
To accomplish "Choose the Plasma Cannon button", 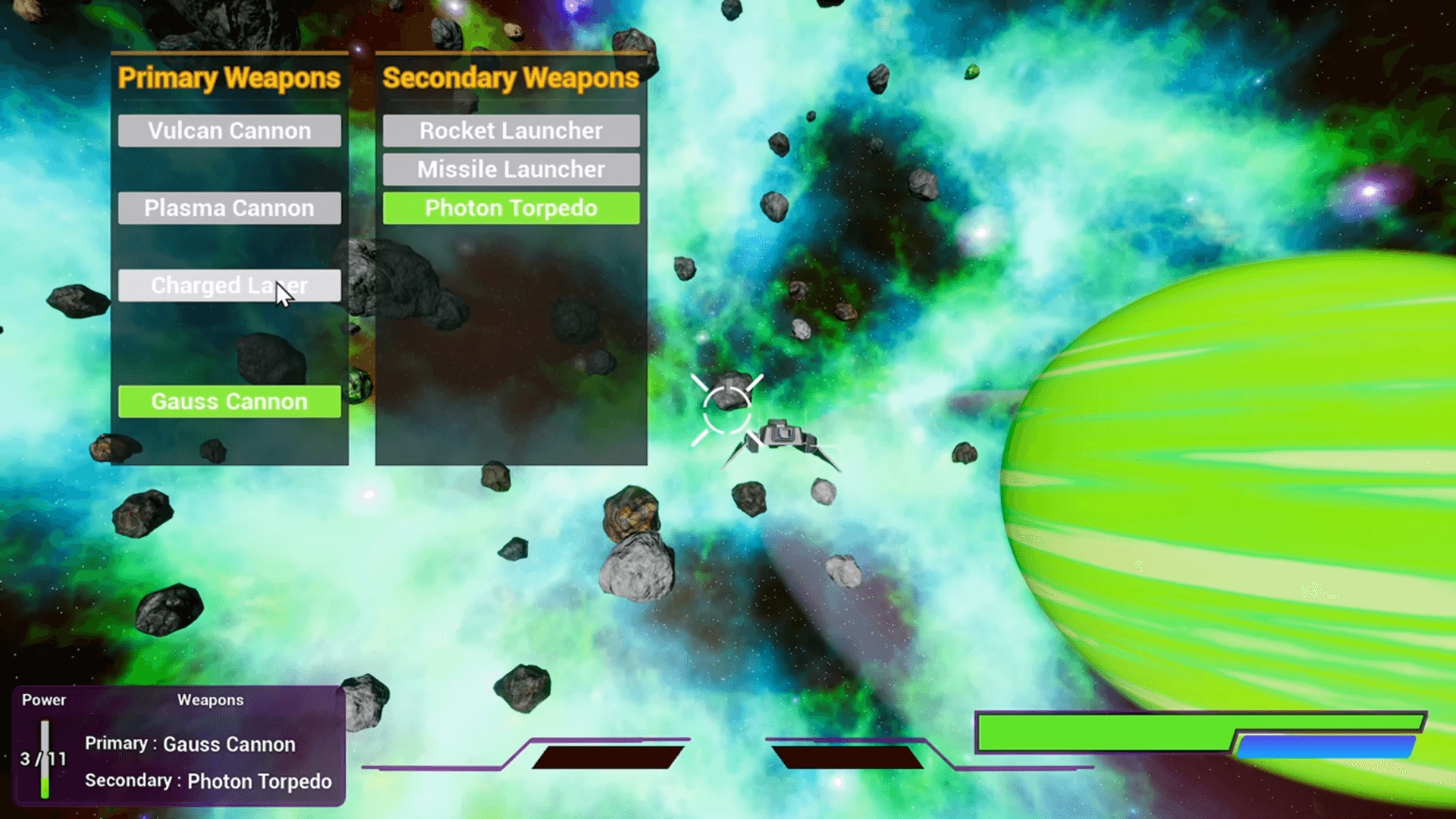I will (229, 208).
